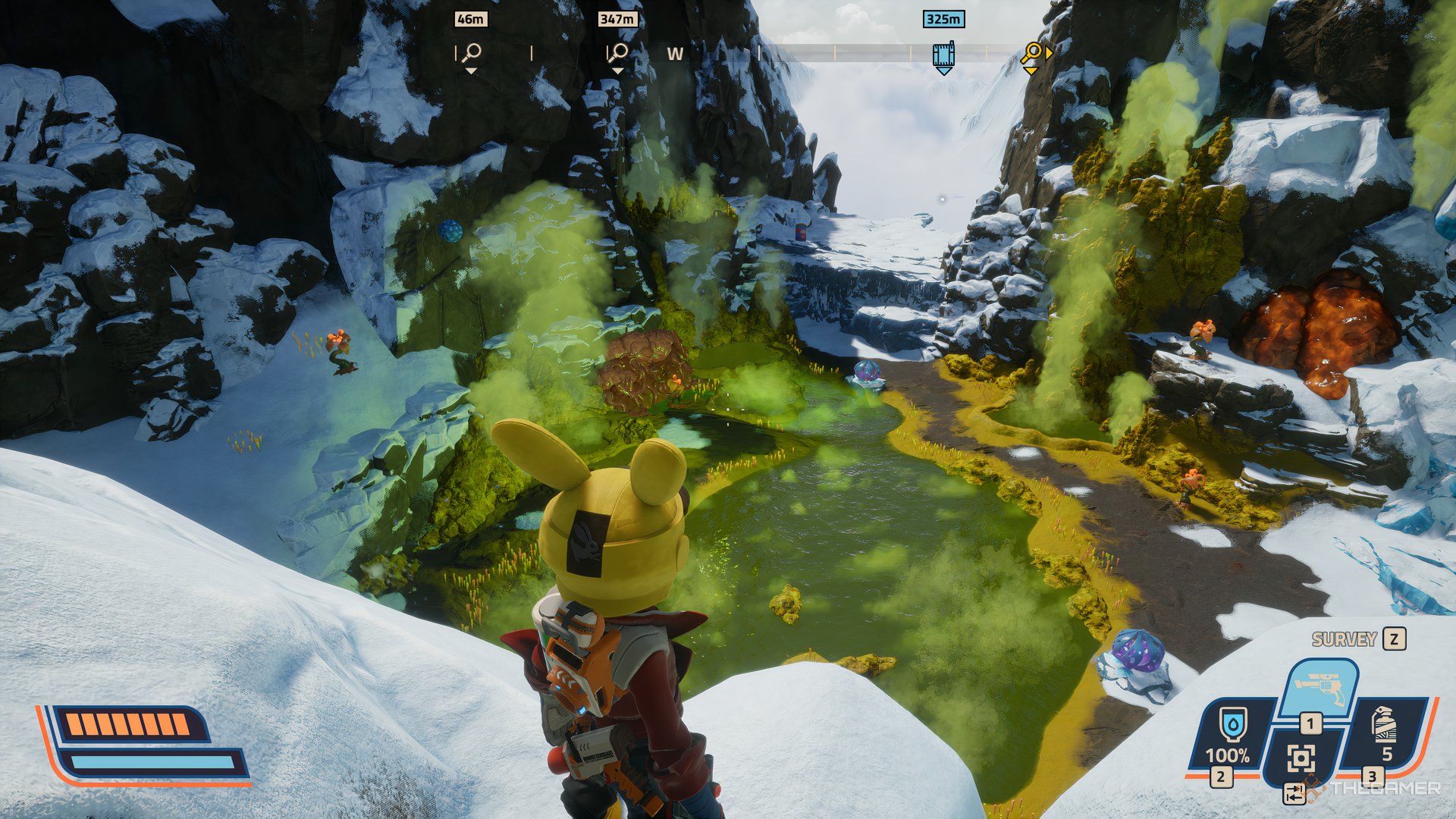This screenshot has height=819, width=1456.
Task: Click the yellow magnifier compass marker
Action: coord(1031,54)
